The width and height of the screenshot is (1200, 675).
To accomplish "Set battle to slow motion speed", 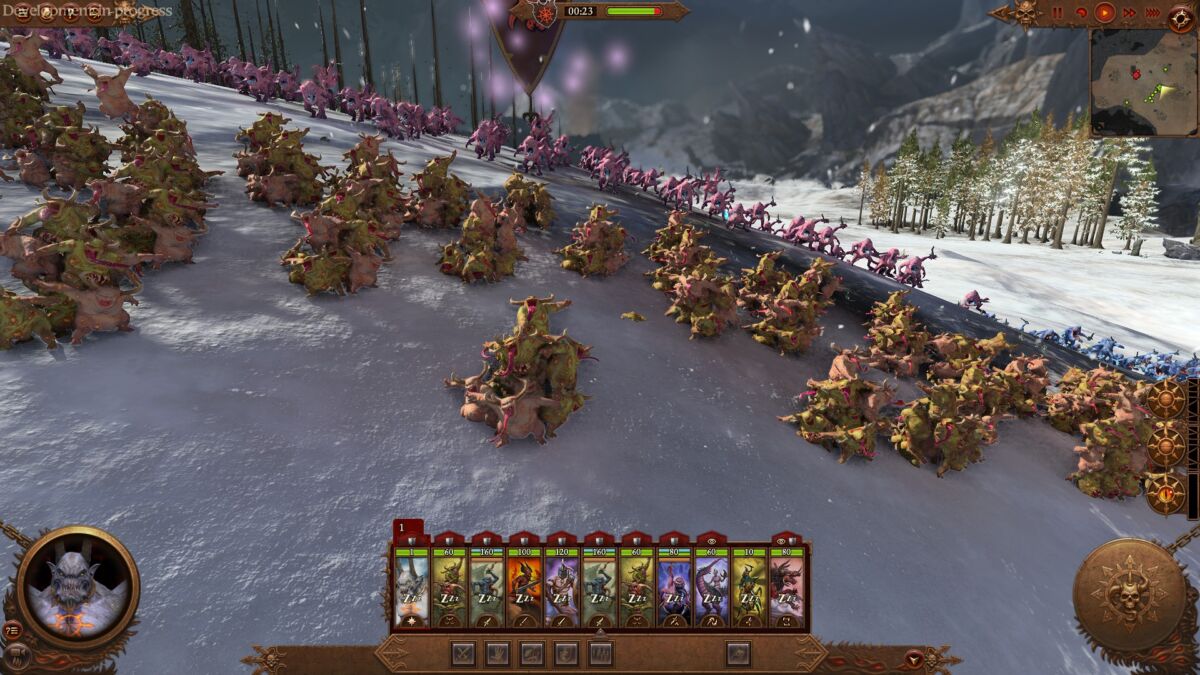I will (x=1081, y=13).
